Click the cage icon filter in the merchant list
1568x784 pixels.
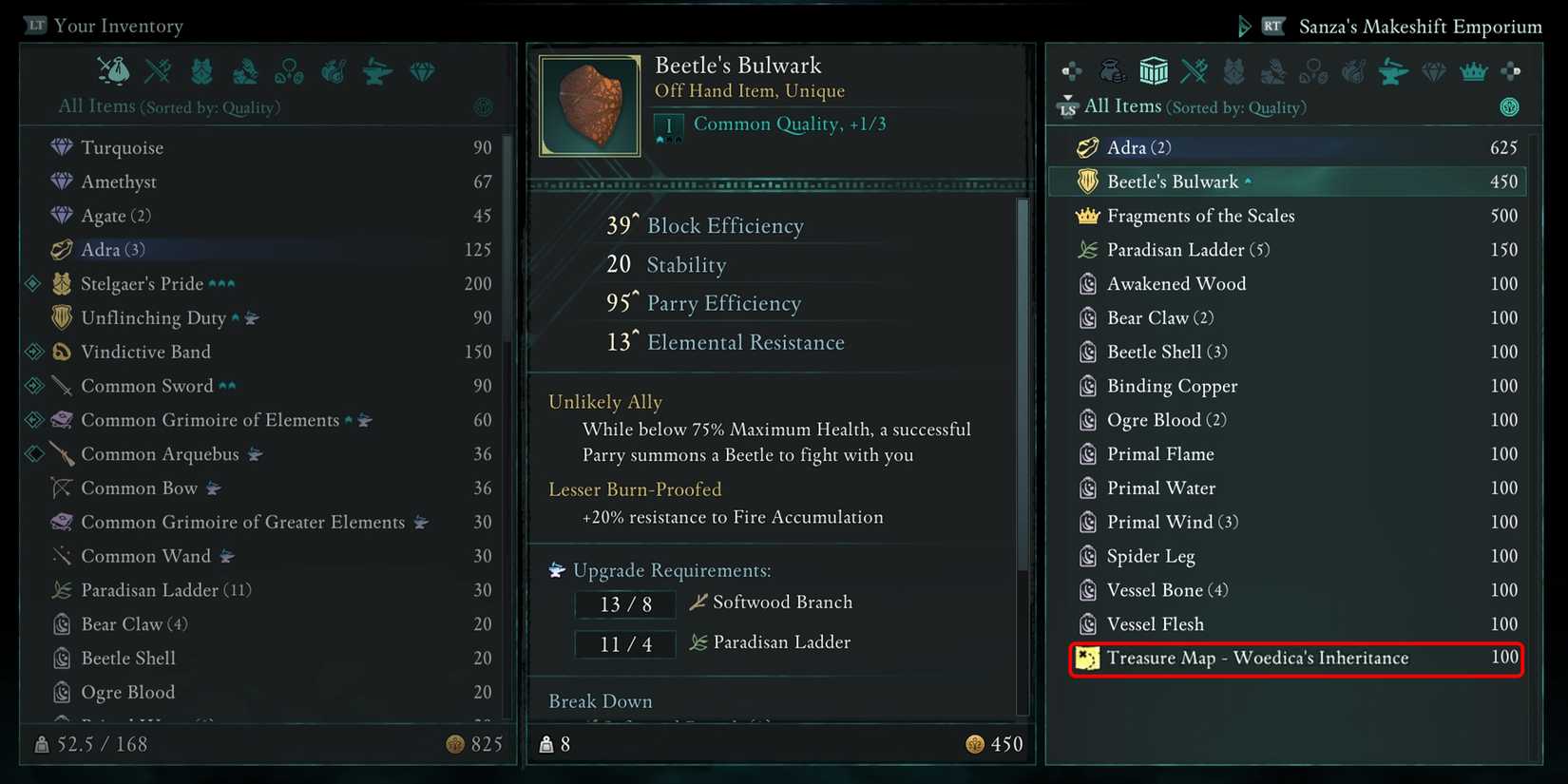pyautogui.click(x=1154, y=70)
